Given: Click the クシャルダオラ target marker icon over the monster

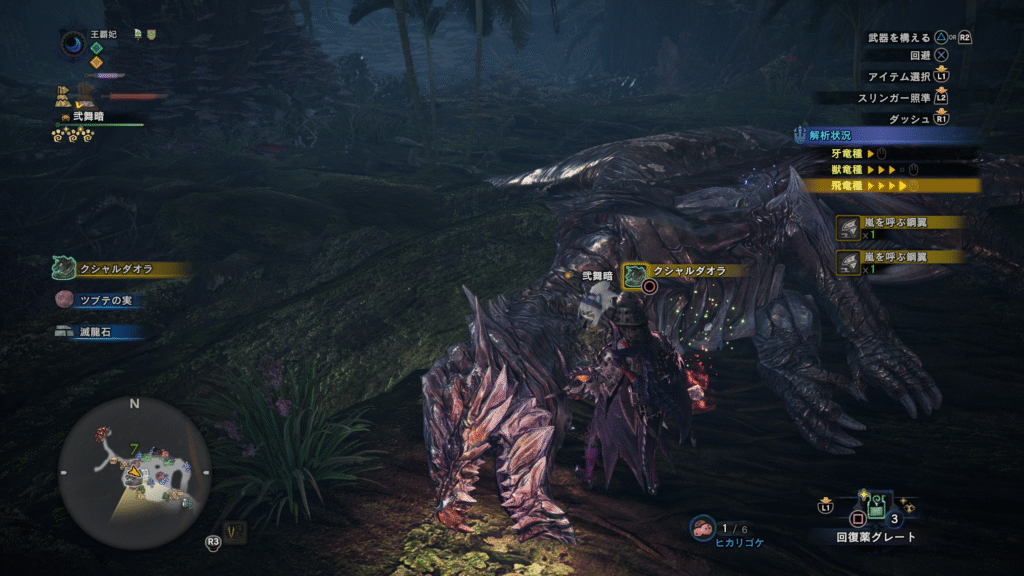Looking at the screenshot, I should click(633, 275).
